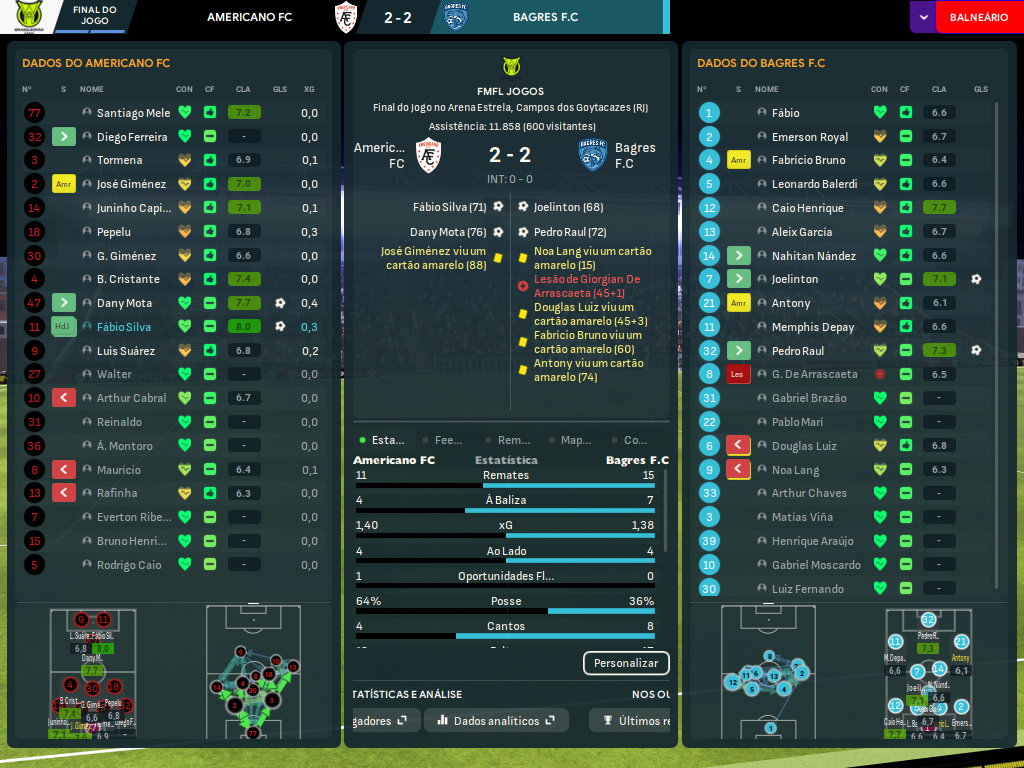Image resolution: width=1024 pixels, height=768 pixels.
Task: Click the Bagres F.C name in header
Action: (545, 17)
